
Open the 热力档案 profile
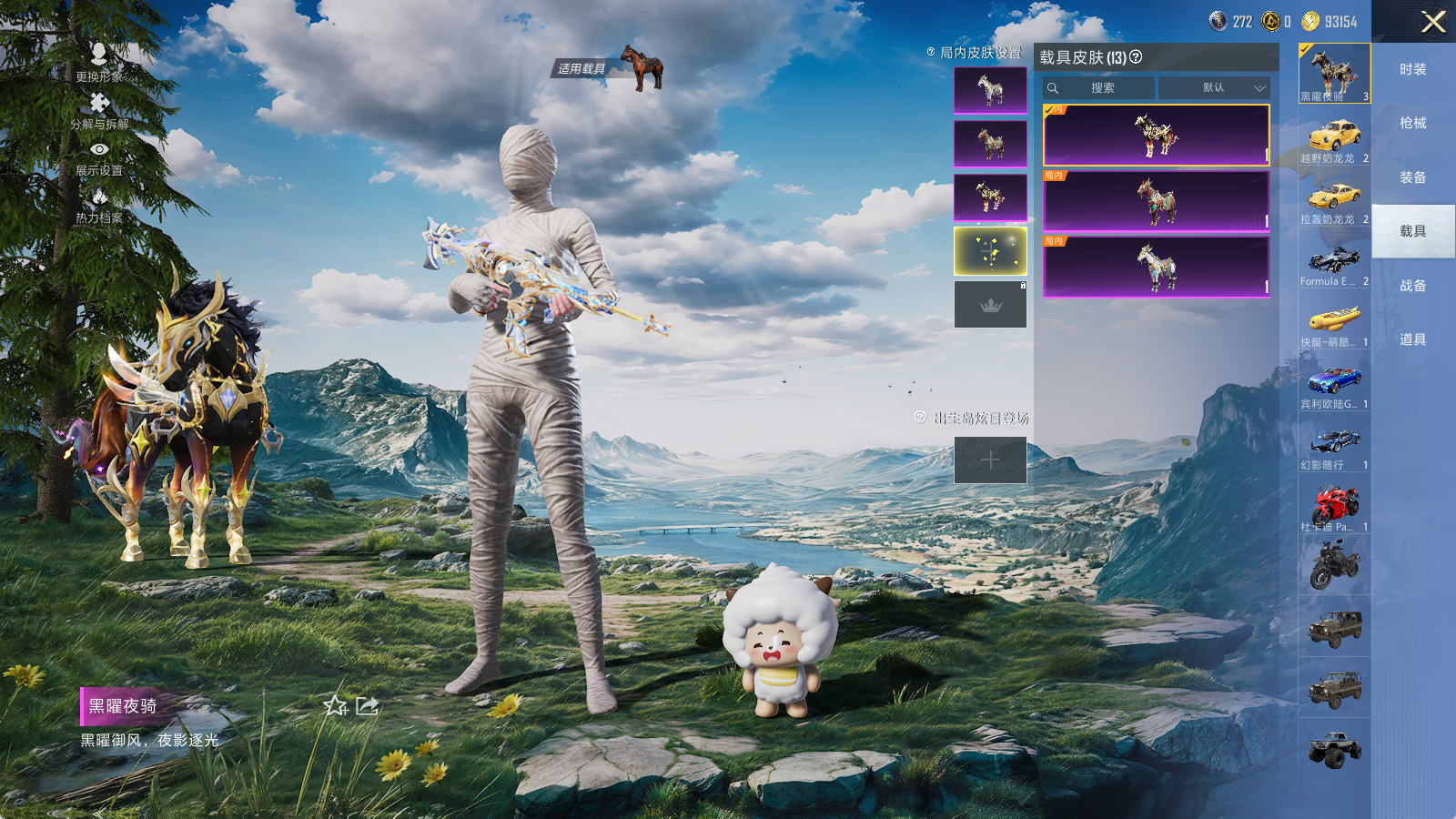pyautogui.click(x=99, y=205)
